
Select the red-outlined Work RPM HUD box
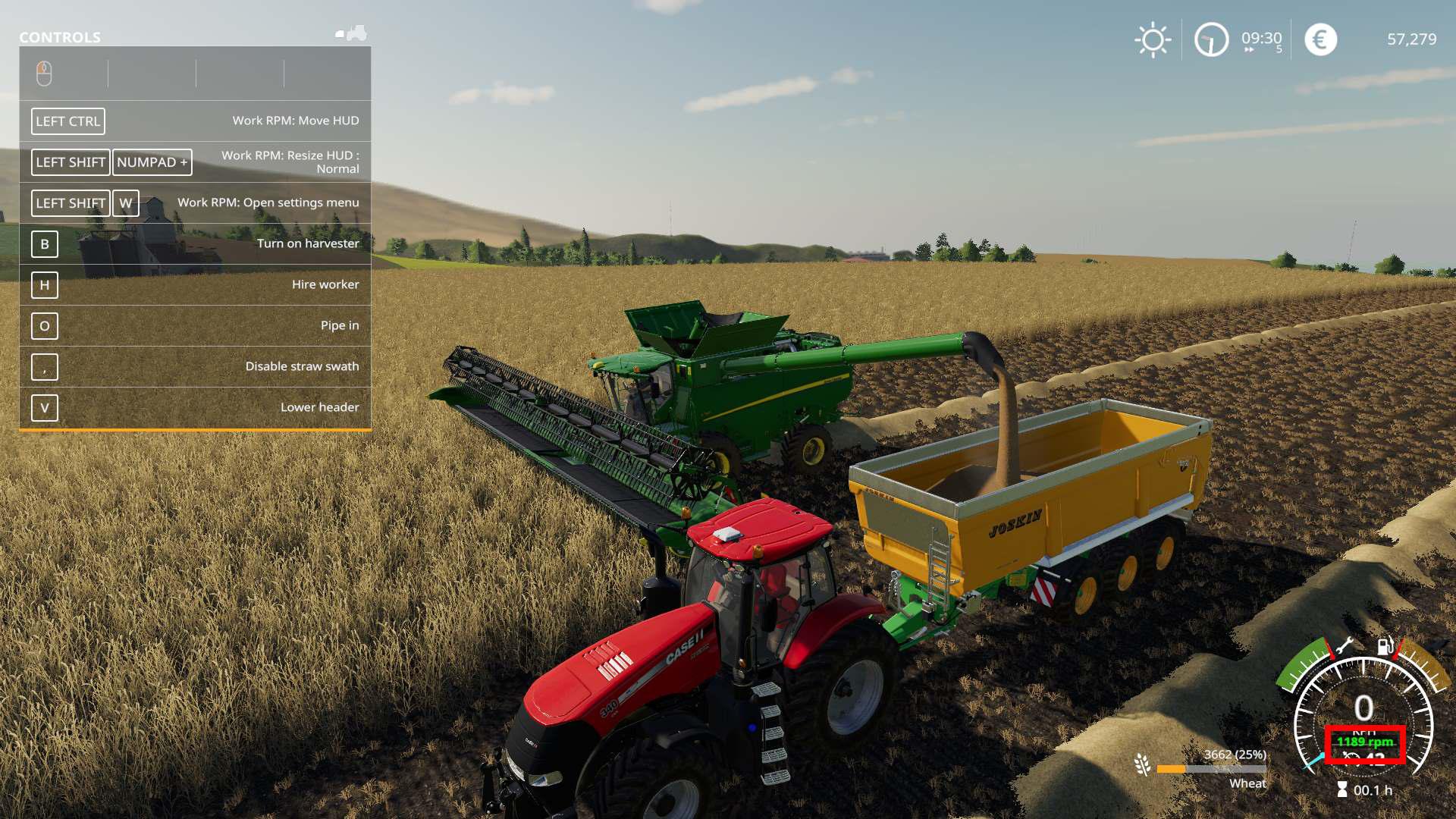[1365, 745]
